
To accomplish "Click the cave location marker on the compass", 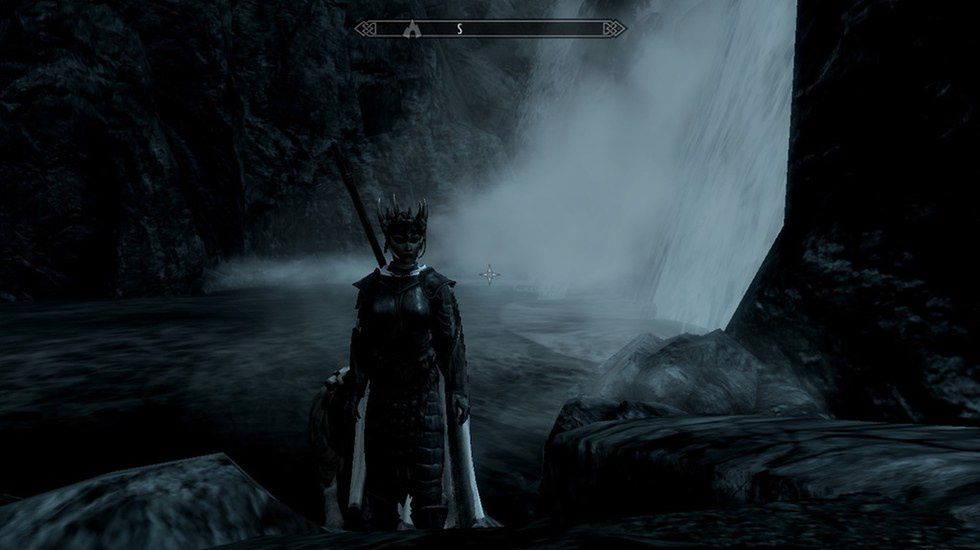I will point(410,29).
